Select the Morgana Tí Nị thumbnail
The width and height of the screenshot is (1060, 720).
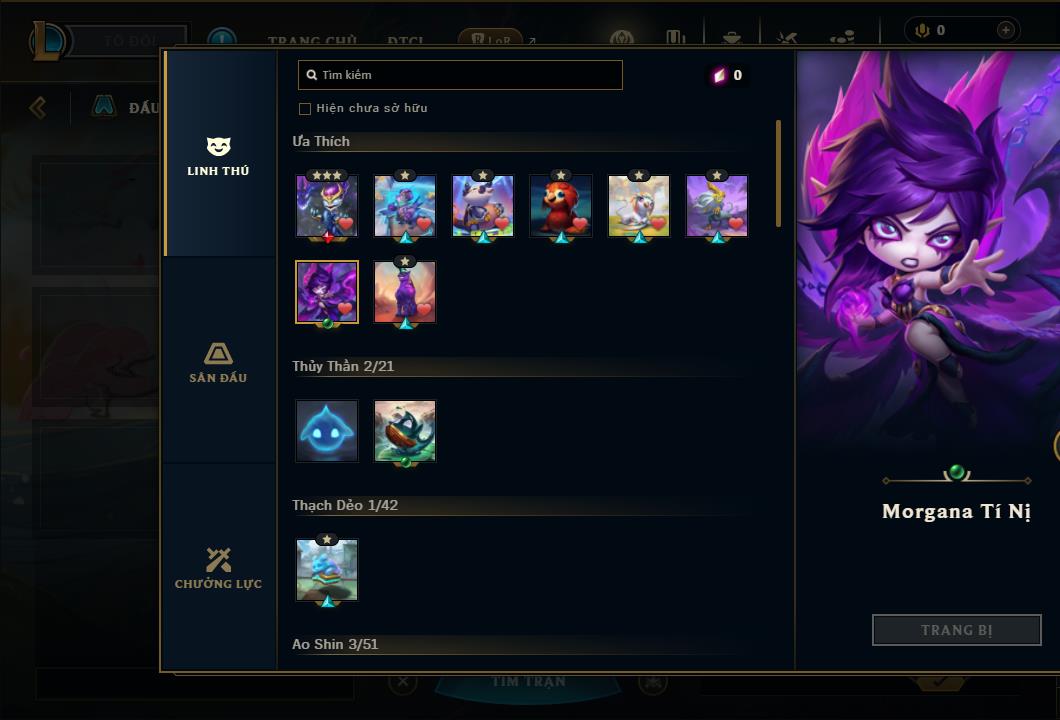point(327,292)
